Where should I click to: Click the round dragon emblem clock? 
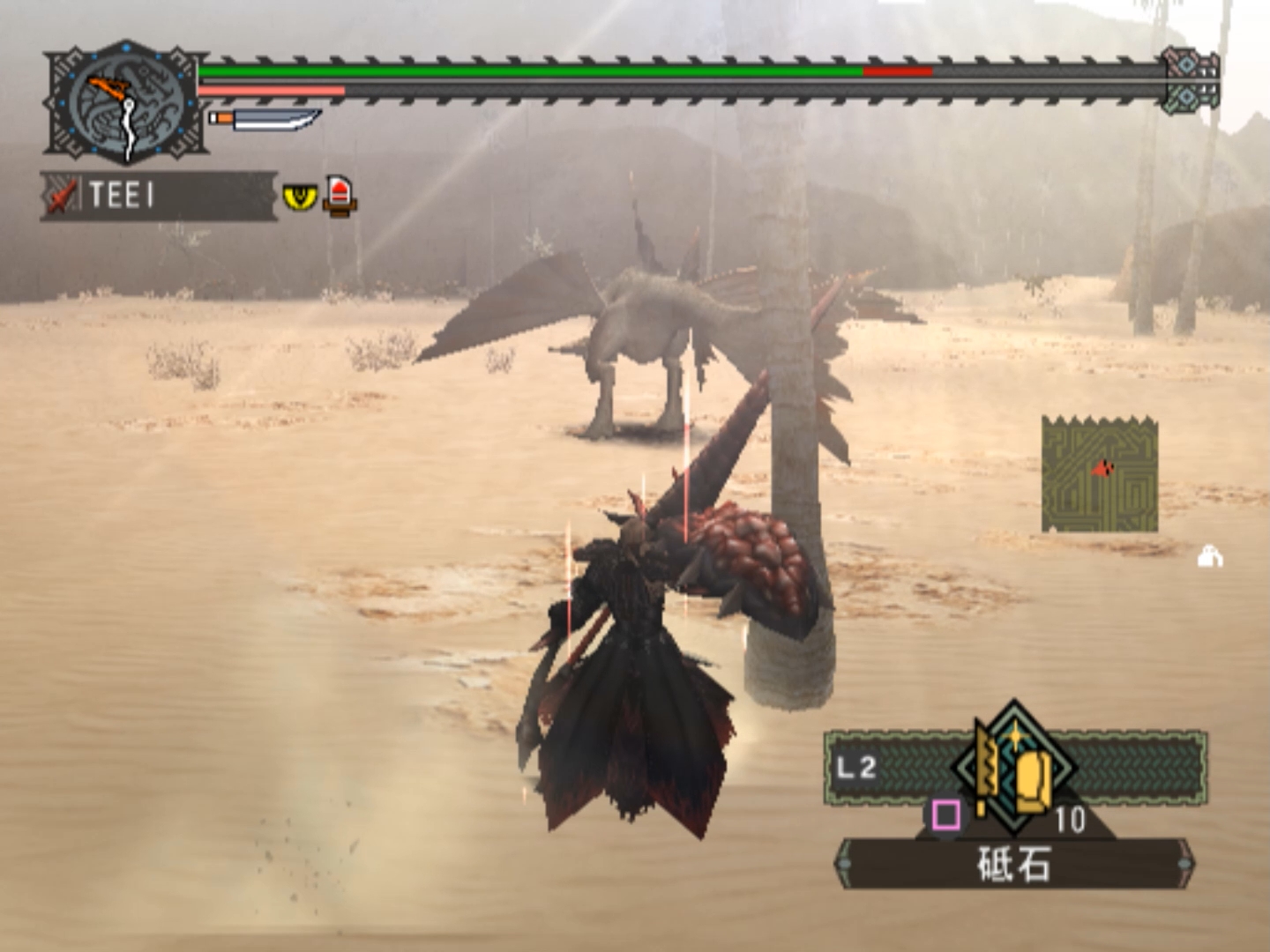coord(126,102)
